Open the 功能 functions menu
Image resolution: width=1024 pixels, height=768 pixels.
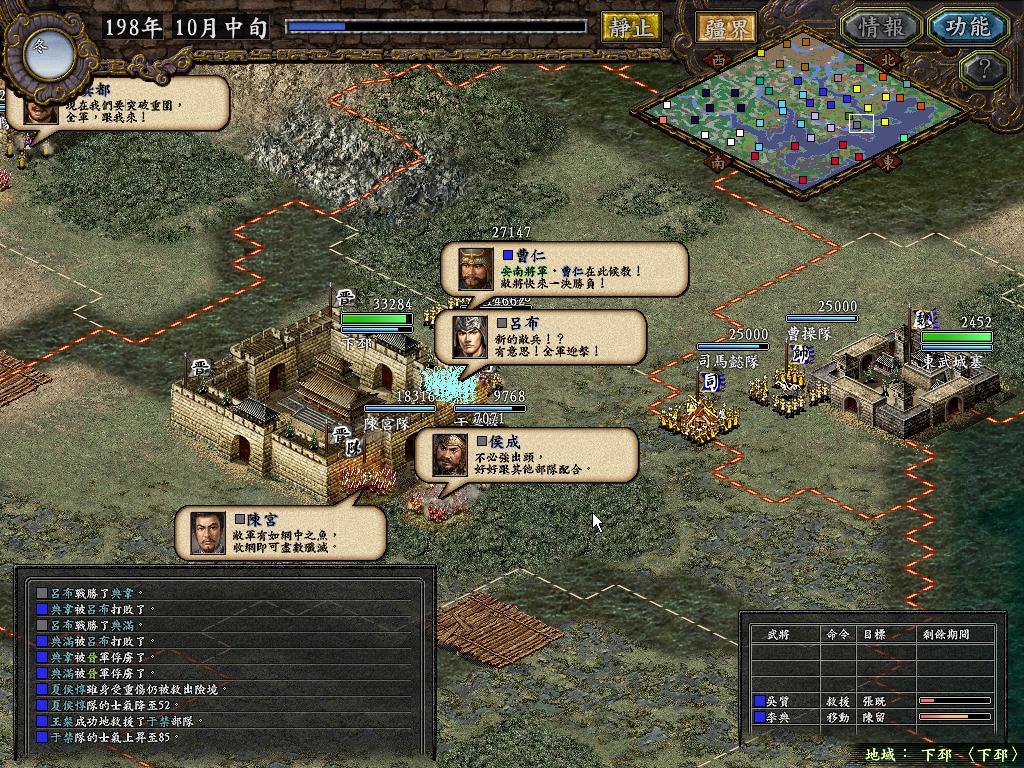966,27
